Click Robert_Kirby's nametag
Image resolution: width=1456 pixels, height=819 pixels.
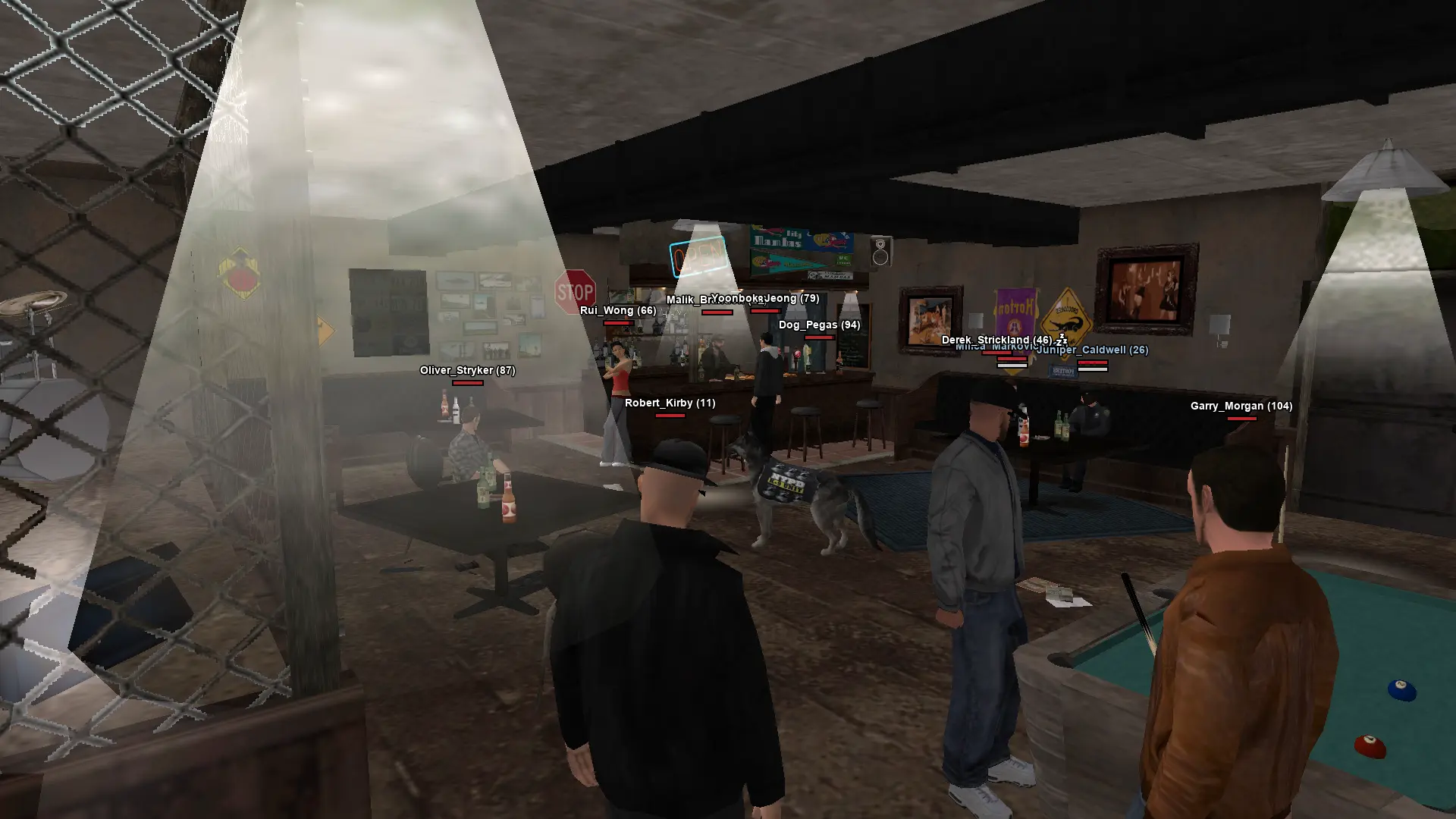tap(671, 403)
